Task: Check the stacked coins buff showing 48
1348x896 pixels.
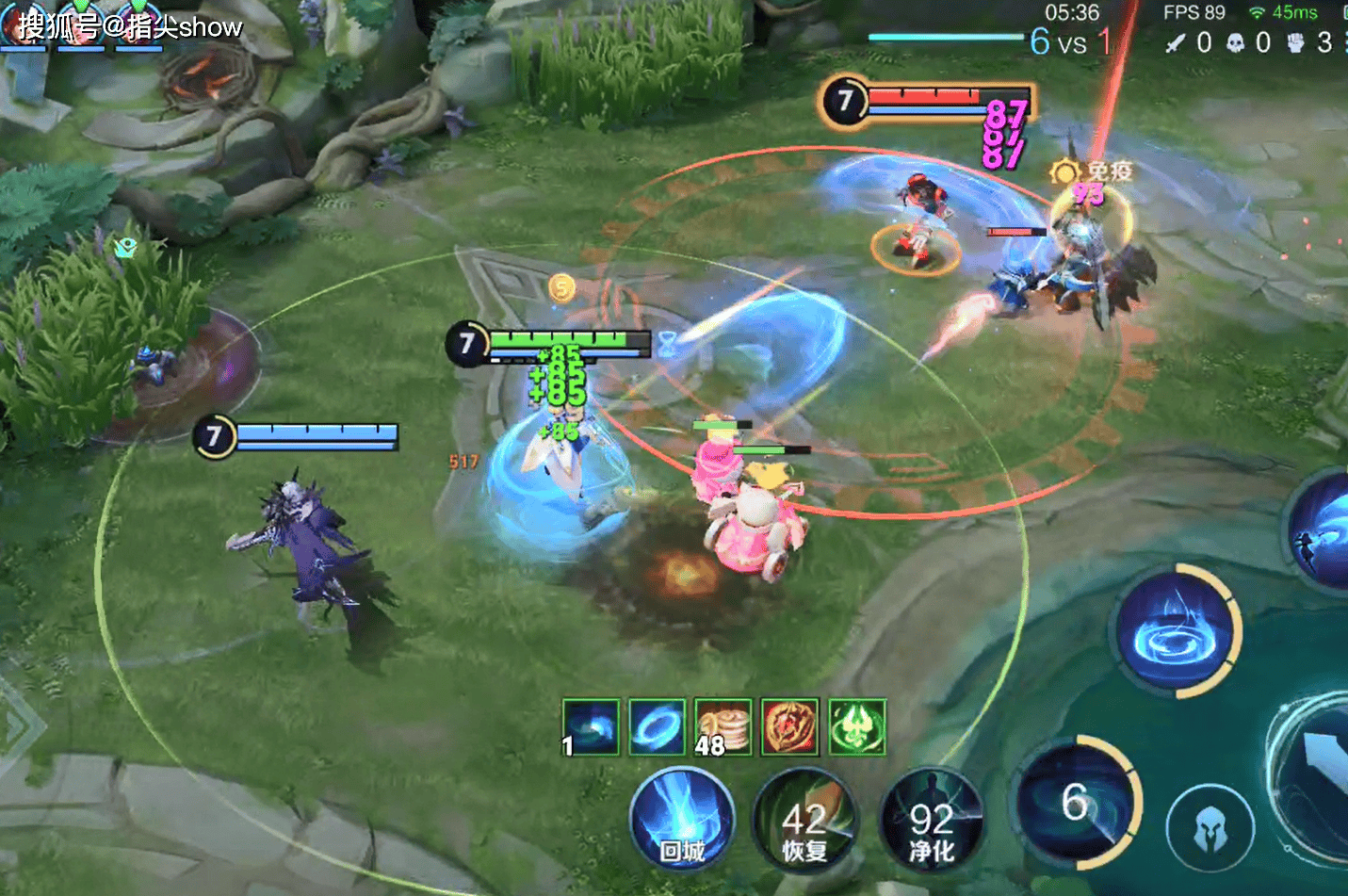Action: click(723, 727)
